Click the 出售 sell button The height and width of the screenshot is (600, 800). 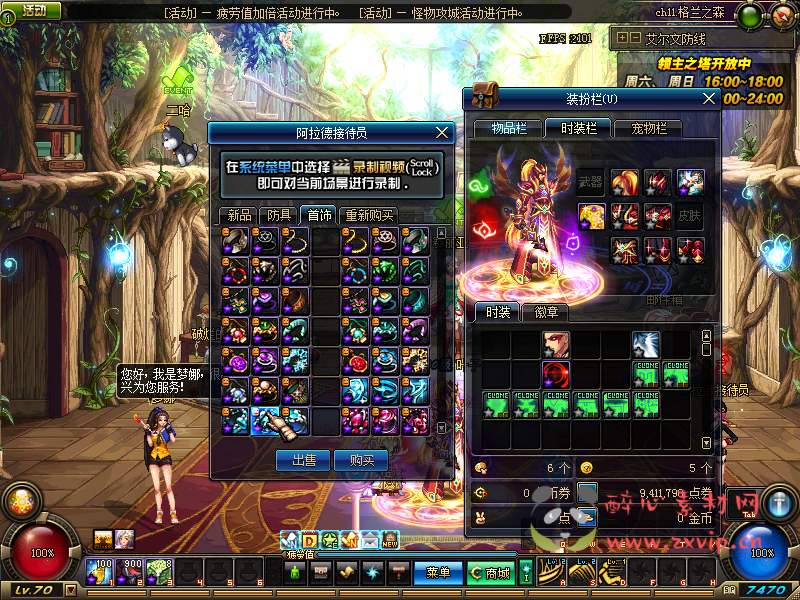[303, 460]
